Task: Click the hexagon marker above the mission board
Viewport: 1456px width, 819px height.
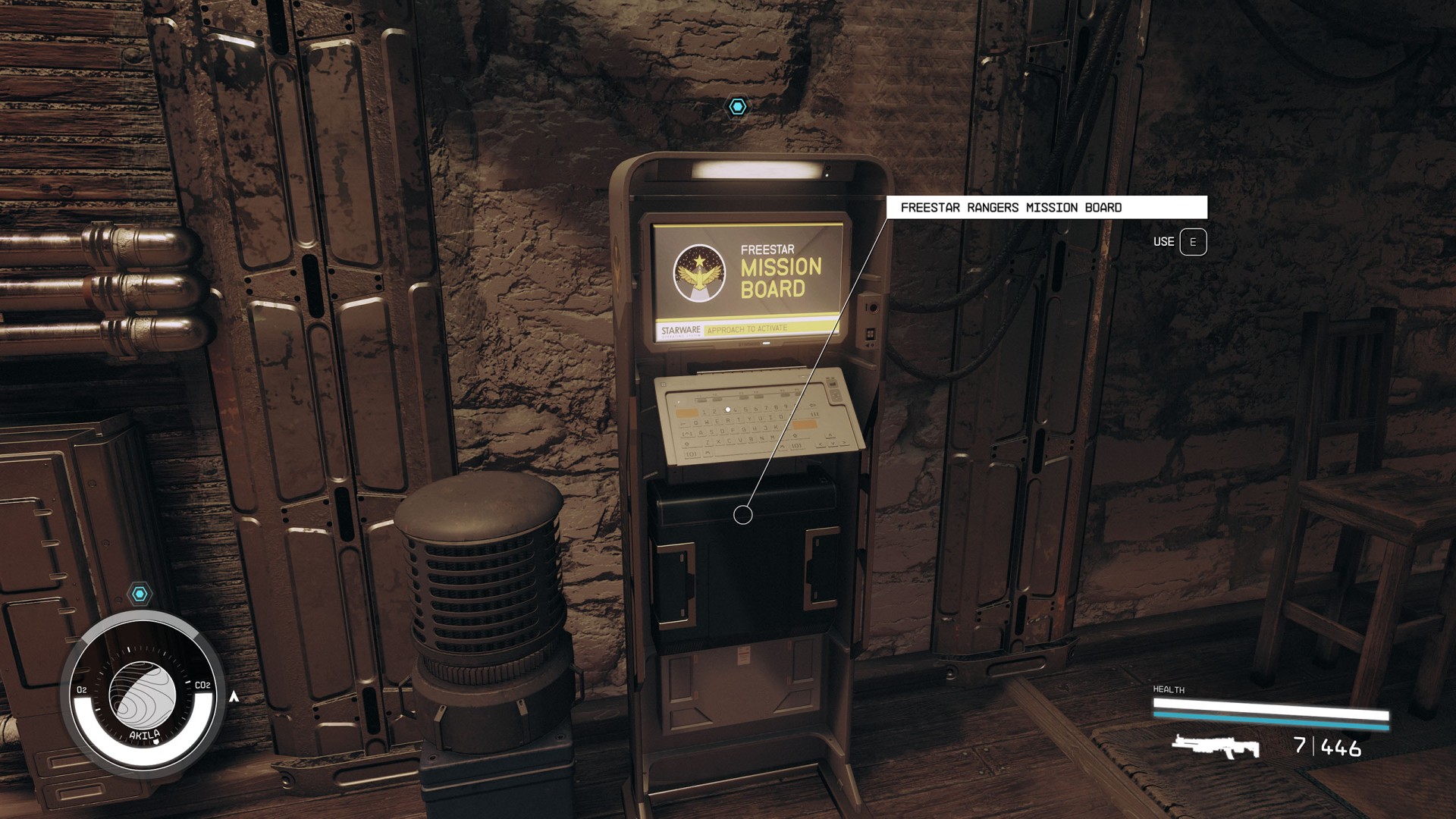Action: tap(737, 107)
